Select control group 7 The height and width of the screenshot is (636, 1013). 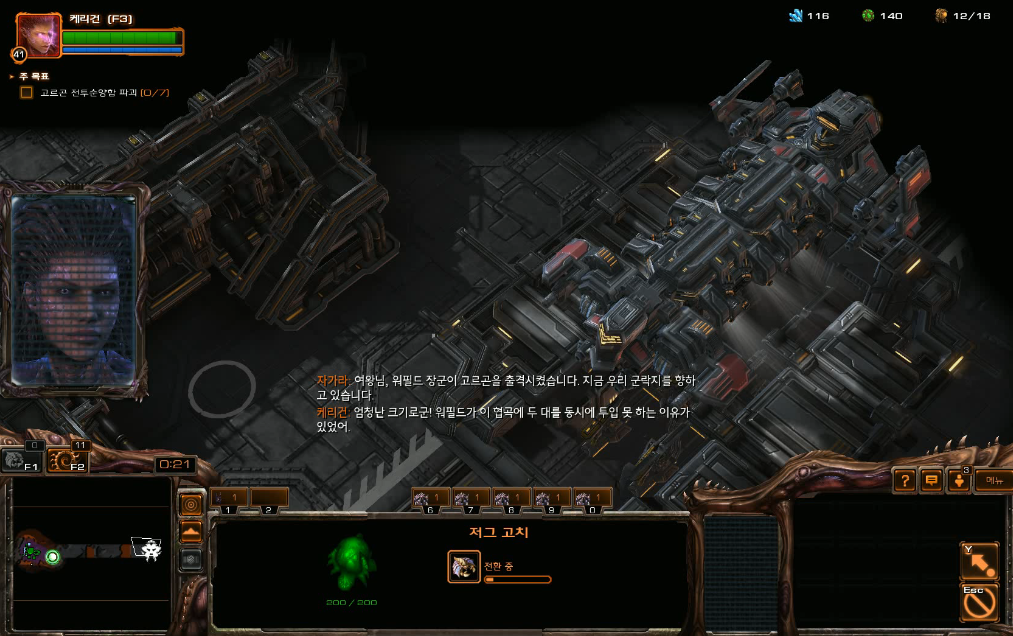[x=470, y=498]
